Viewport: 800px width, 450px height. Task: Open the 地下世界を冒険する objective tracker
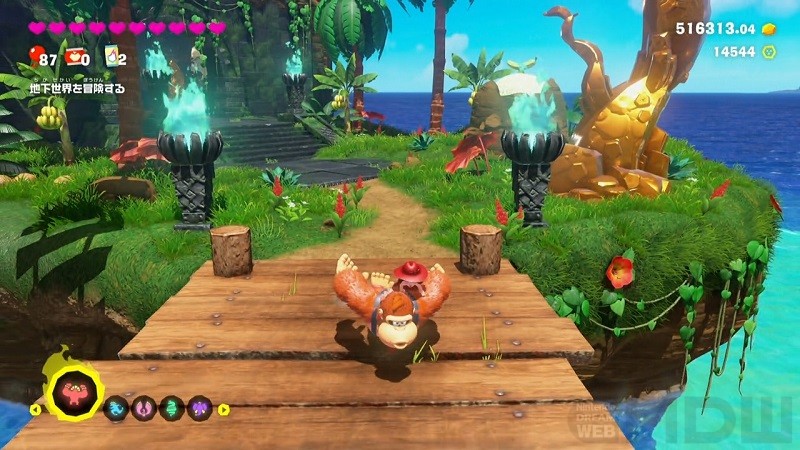[x=76, y=87]
